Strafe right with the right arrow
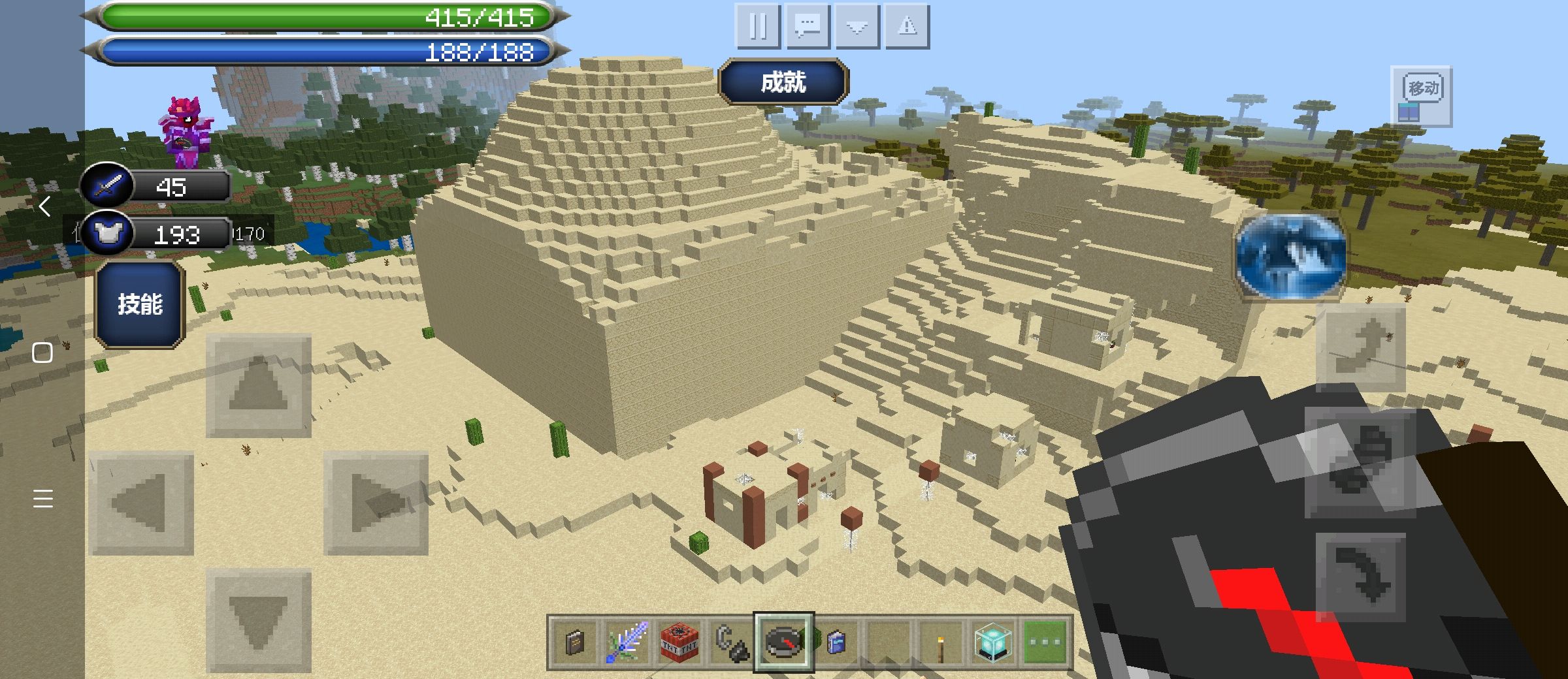 [376, 503]
